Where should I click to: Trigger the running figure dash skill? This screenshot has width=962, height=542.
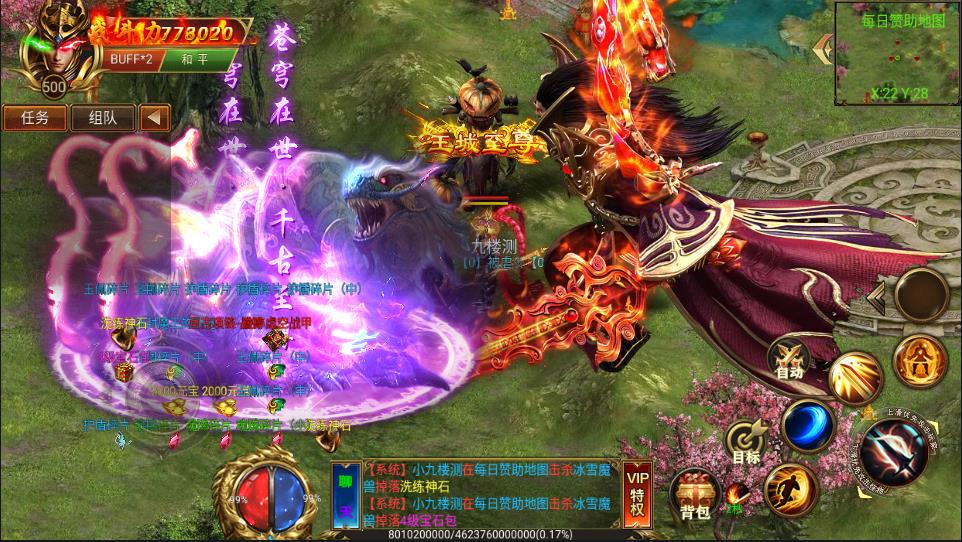(789, 489)
